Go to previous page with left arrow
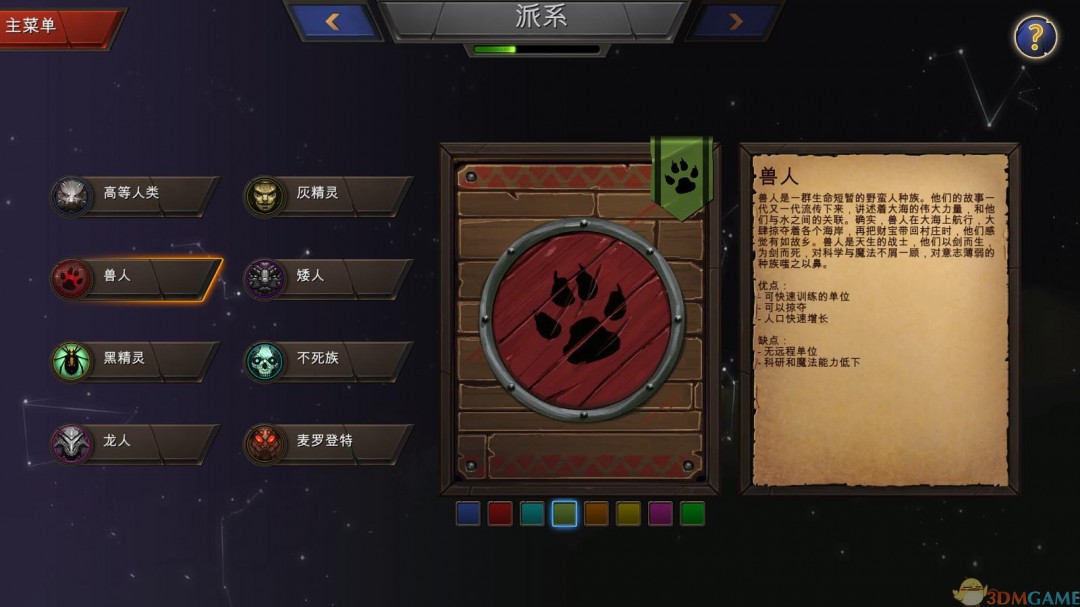 [x=334, y=21]
